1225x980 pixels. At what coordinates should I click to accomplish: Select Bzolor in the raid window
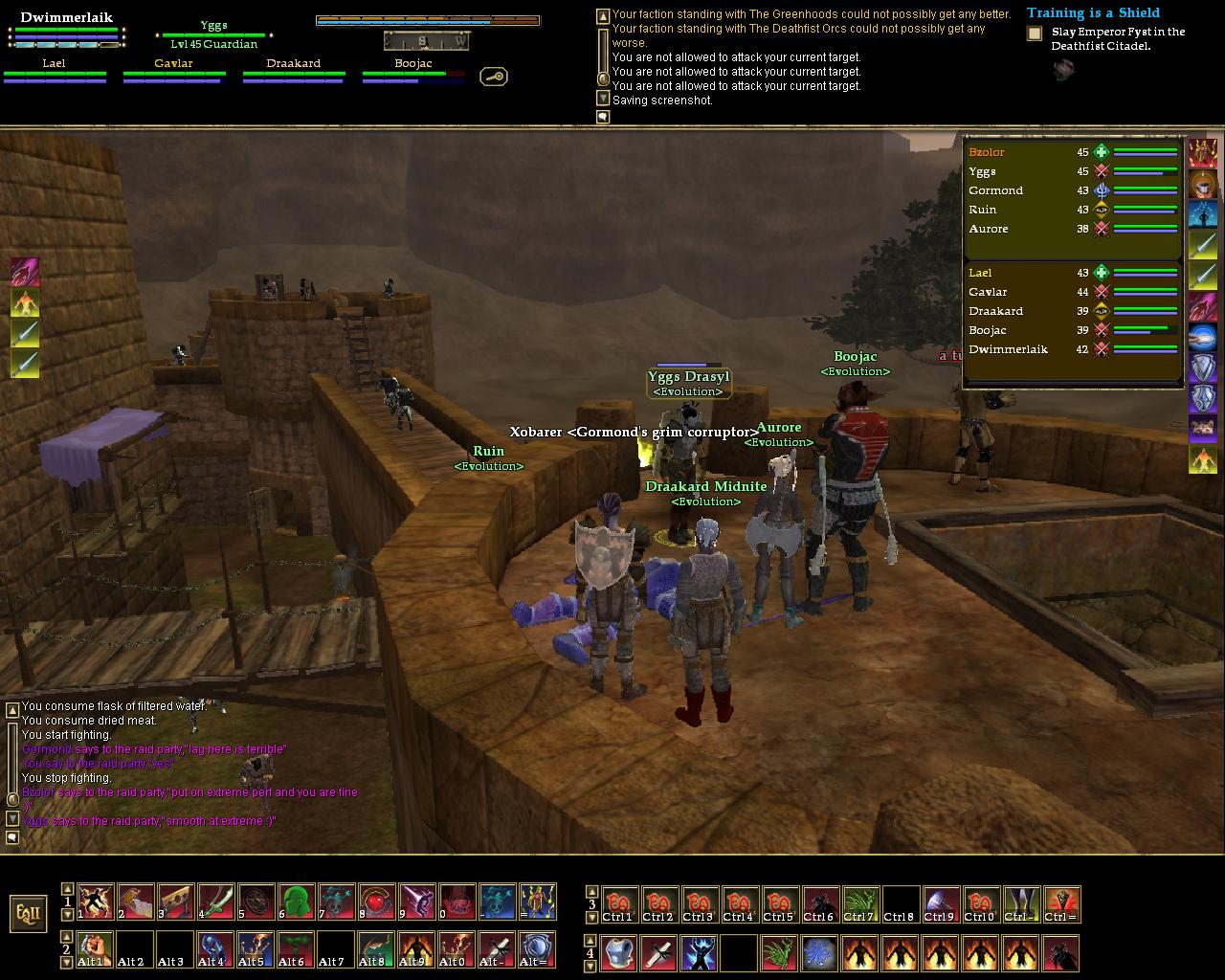pyautogui.click(x=987, y=152)
